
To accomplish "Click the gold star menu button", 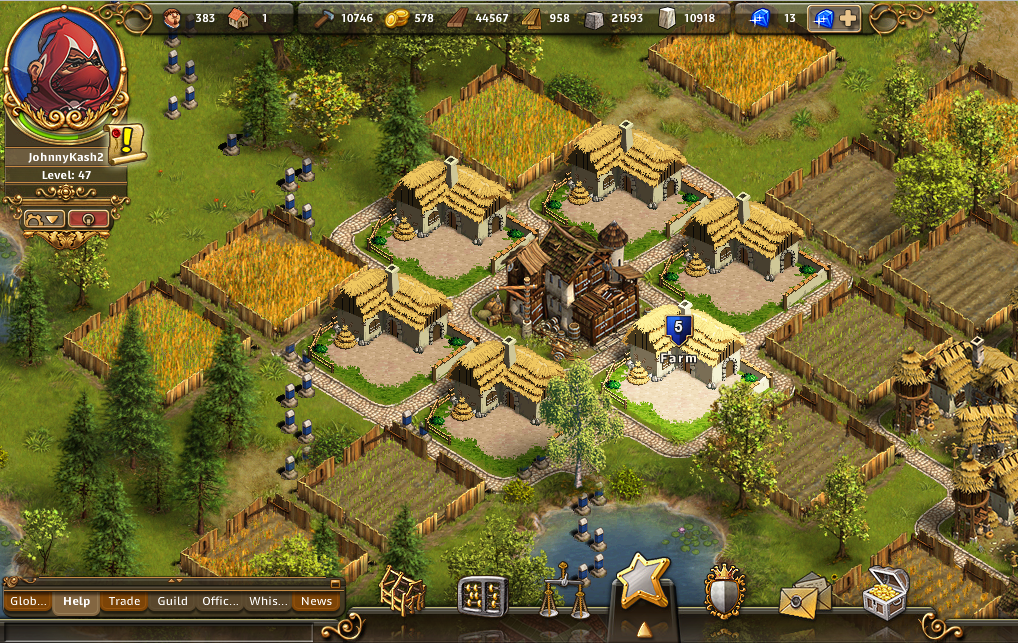I will pyautogui.click(x=641, y=582).
